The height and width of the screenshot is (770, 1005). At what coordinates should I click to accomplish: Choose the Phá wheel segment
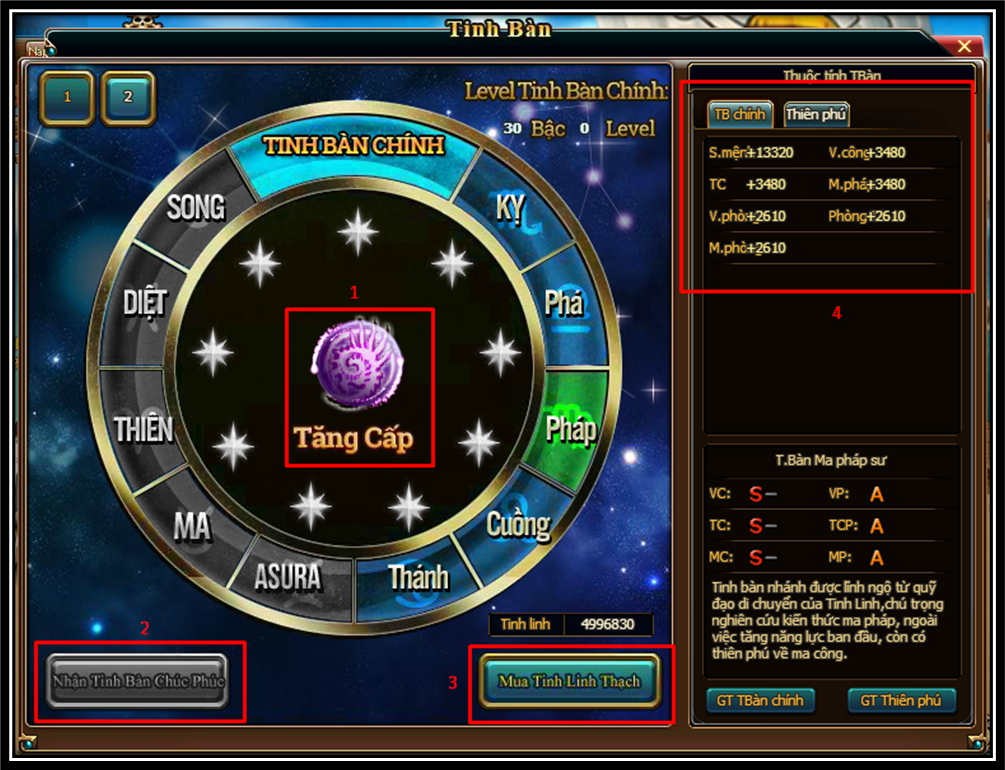(564, 303)
